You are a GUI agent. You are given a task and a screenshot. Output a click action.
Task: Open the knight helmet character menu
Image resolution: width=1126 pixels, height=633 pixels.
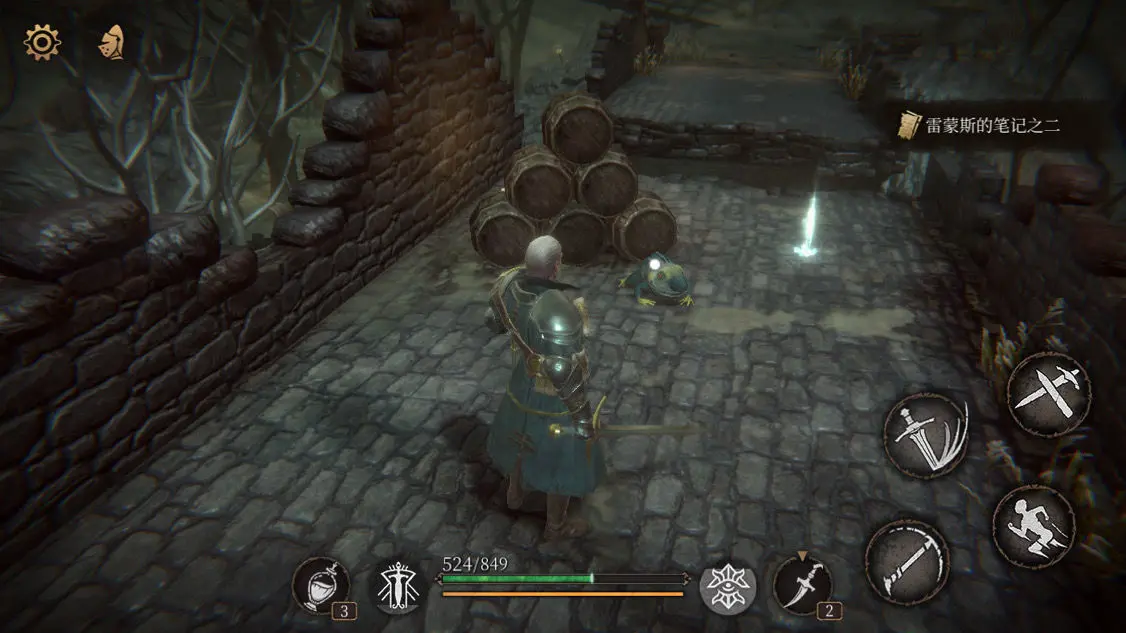pyautogui.click(x=111, y=42)
